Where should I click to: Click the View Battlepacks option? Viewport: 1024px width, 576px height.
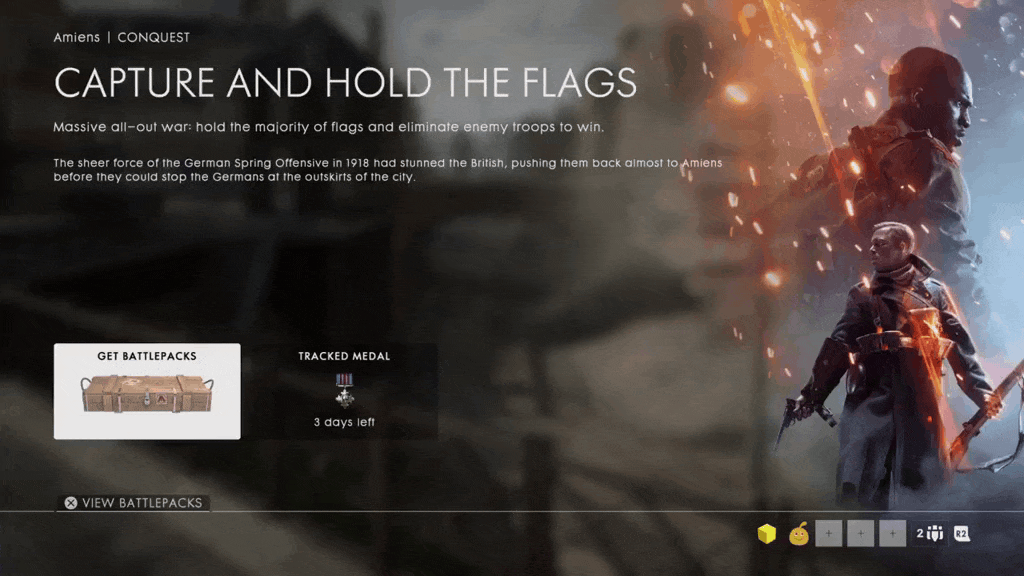(133, 503)
